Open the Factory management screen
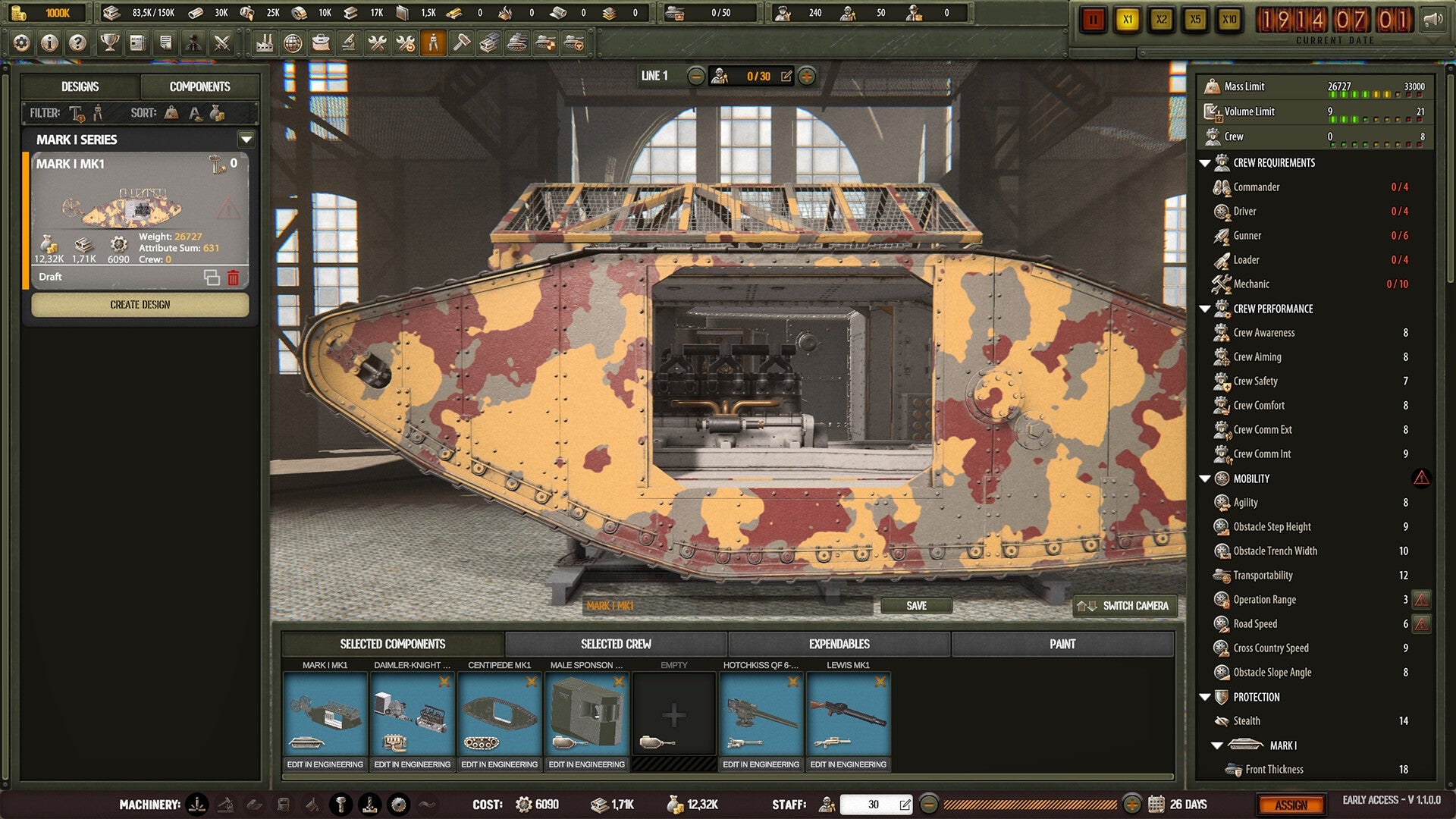This screenshot has width=1456, height=819. pos(265,43)
